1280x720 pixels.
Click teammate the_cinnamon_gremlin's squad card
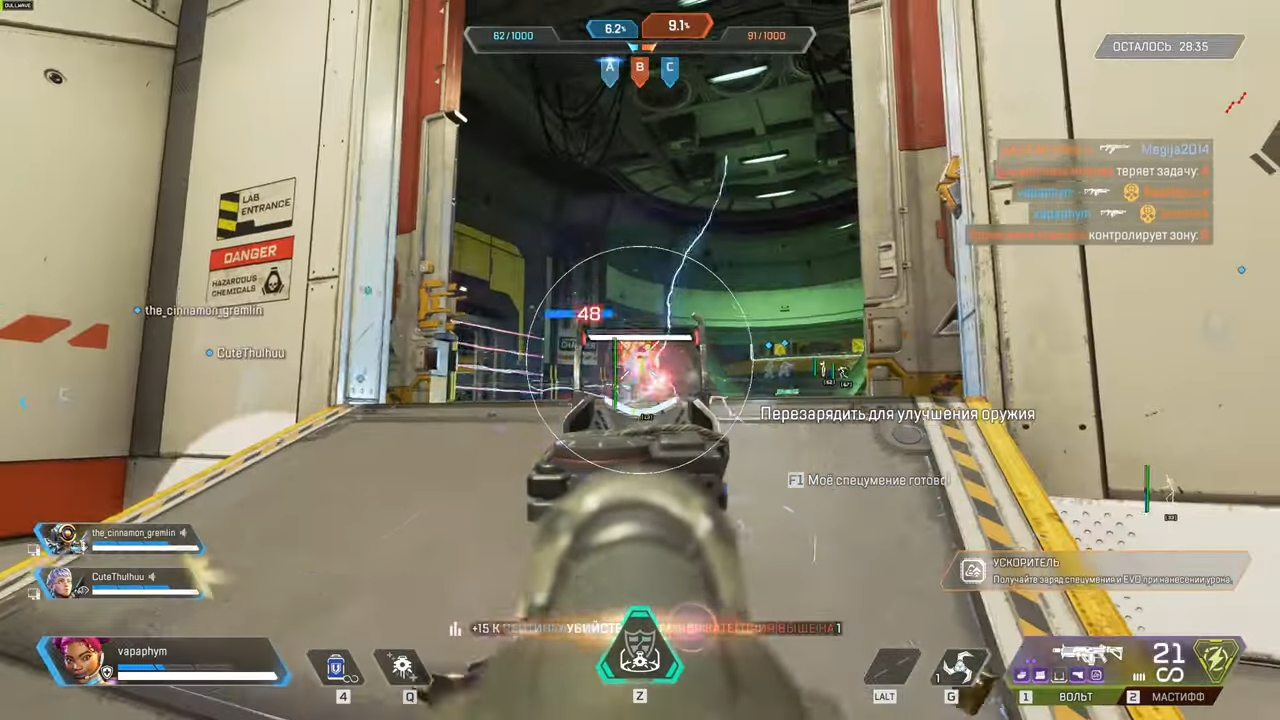coord(120,538)
